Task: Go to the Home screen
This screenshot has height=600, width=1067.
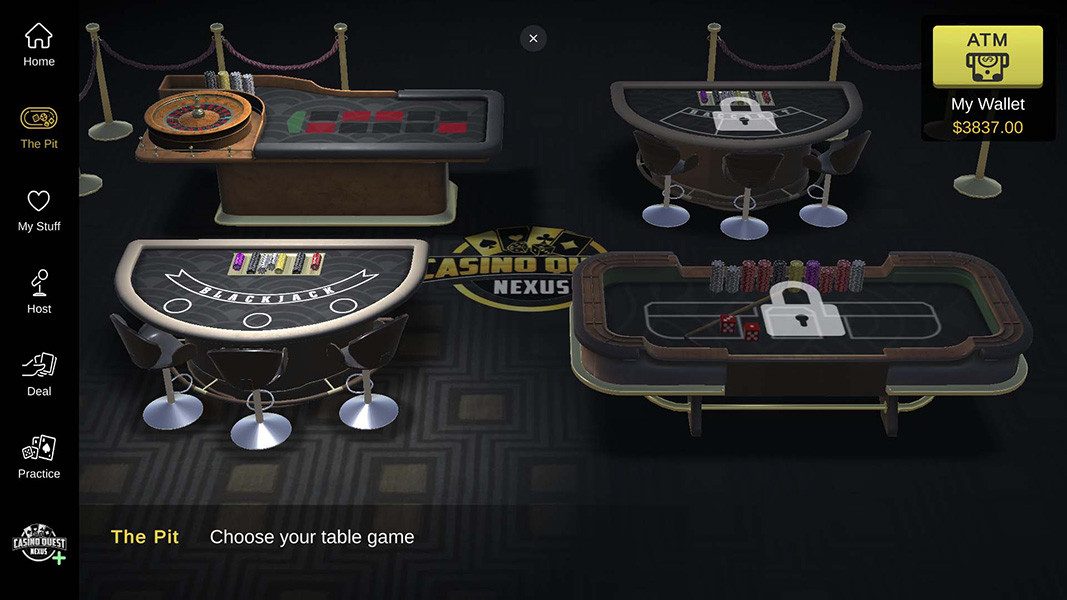Action: (x=39, y=45)
